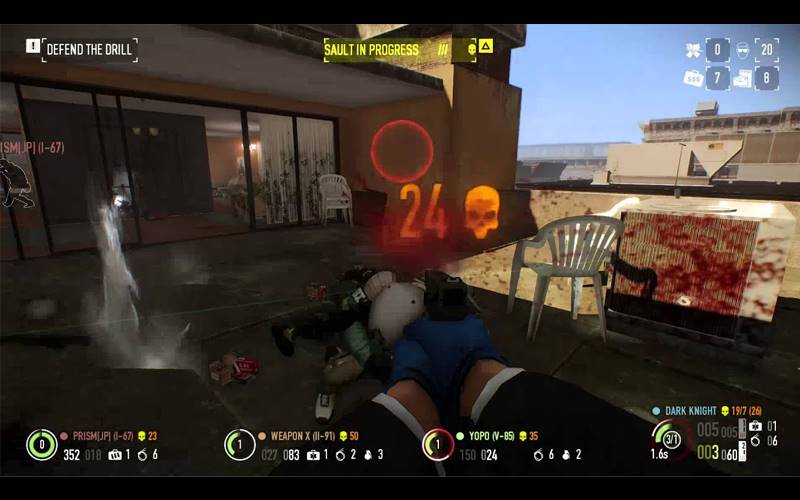Click YOPO's red-ringed health circle

pyautogui.click(x=437, y=444)
